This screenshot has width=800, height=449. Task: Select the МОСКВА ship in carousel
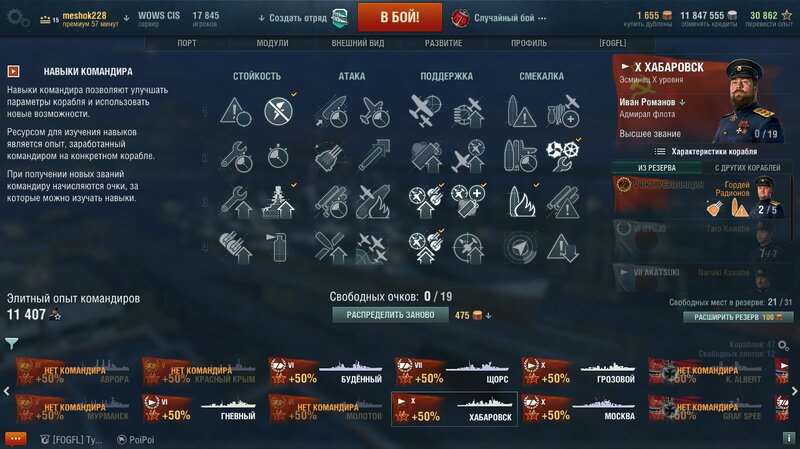582,409
